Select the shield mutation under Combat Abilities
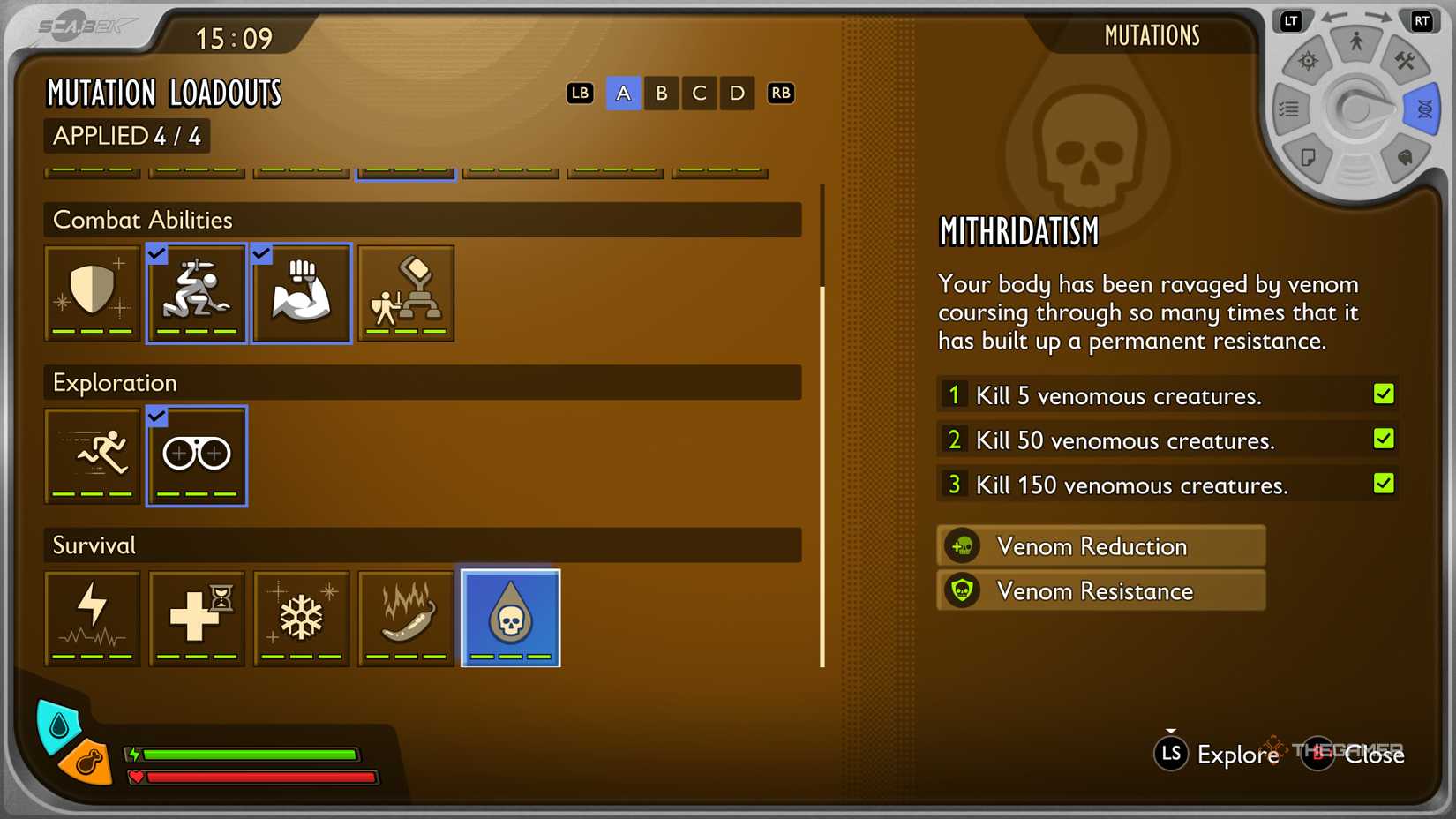 (92, 292)
